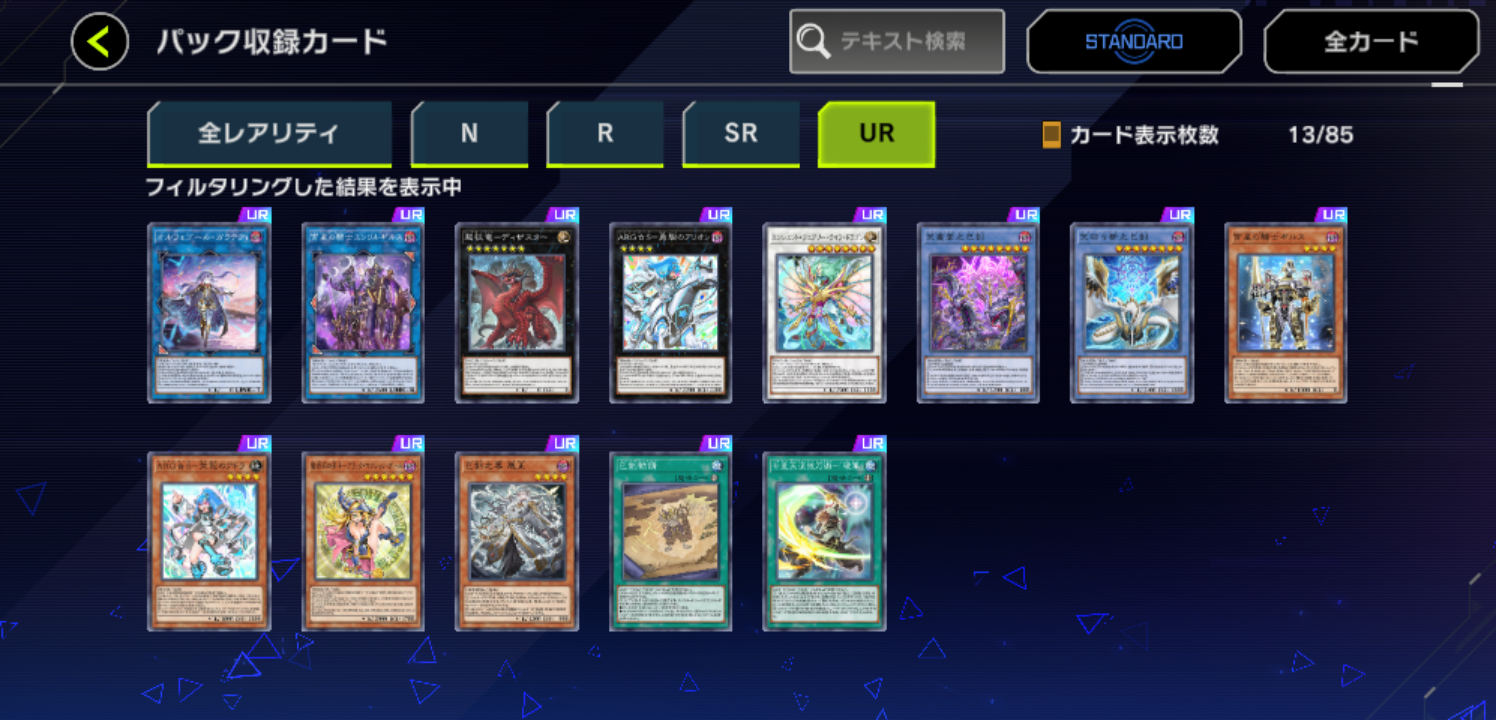Show the R rarity tab
1496x720 pixels.
tap(605, 134)
